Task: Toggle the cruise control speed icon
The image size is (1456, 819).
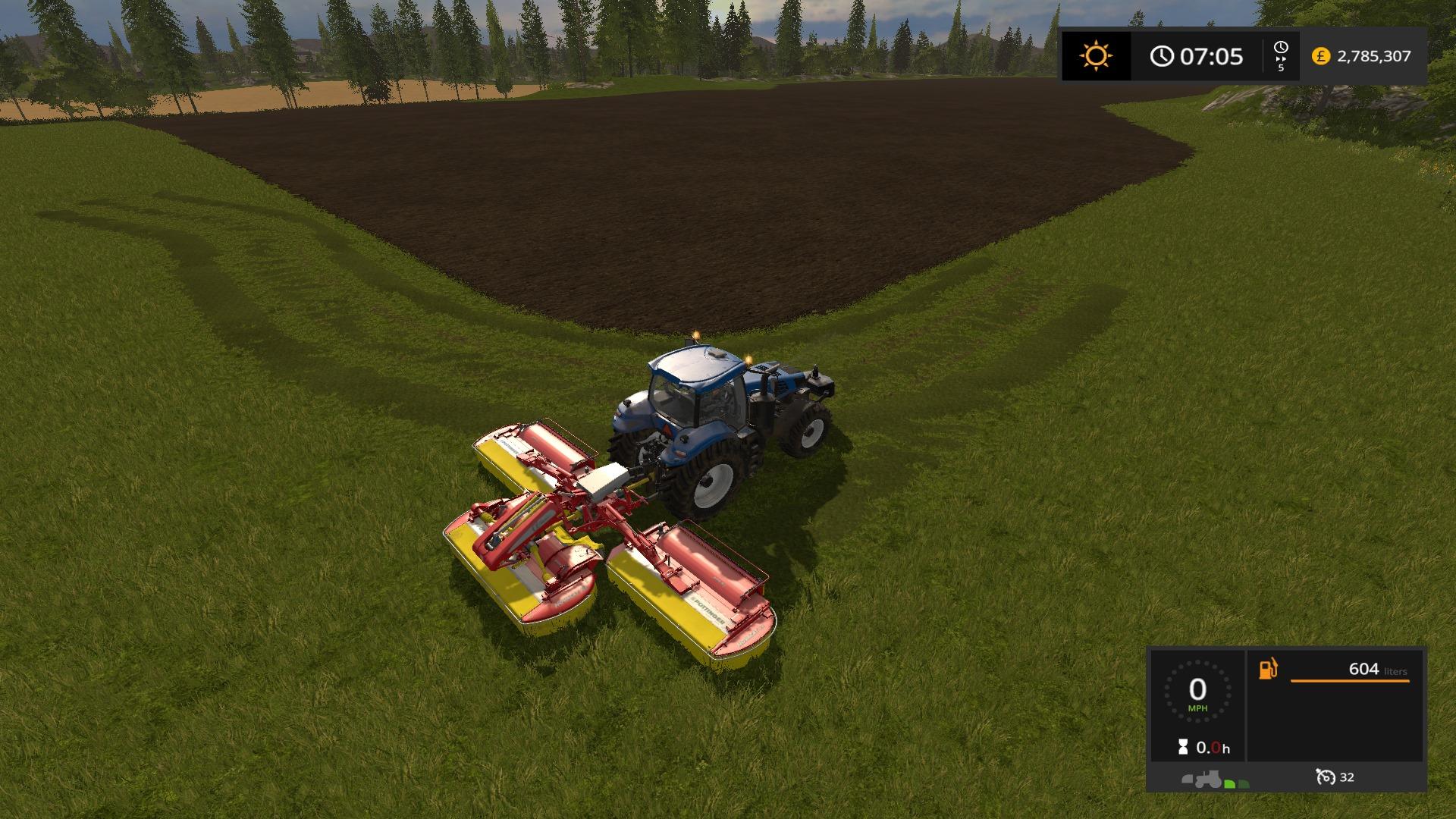Action: pyautogui.click(x=1326, y=777)
